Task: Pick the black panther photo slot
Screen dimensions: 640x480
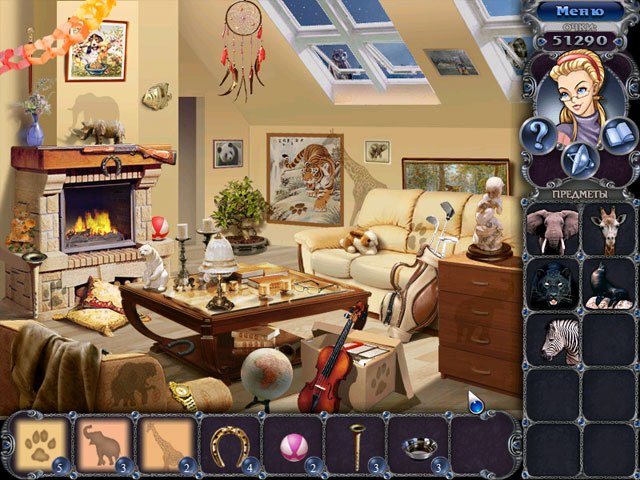Action: [553, 284]
